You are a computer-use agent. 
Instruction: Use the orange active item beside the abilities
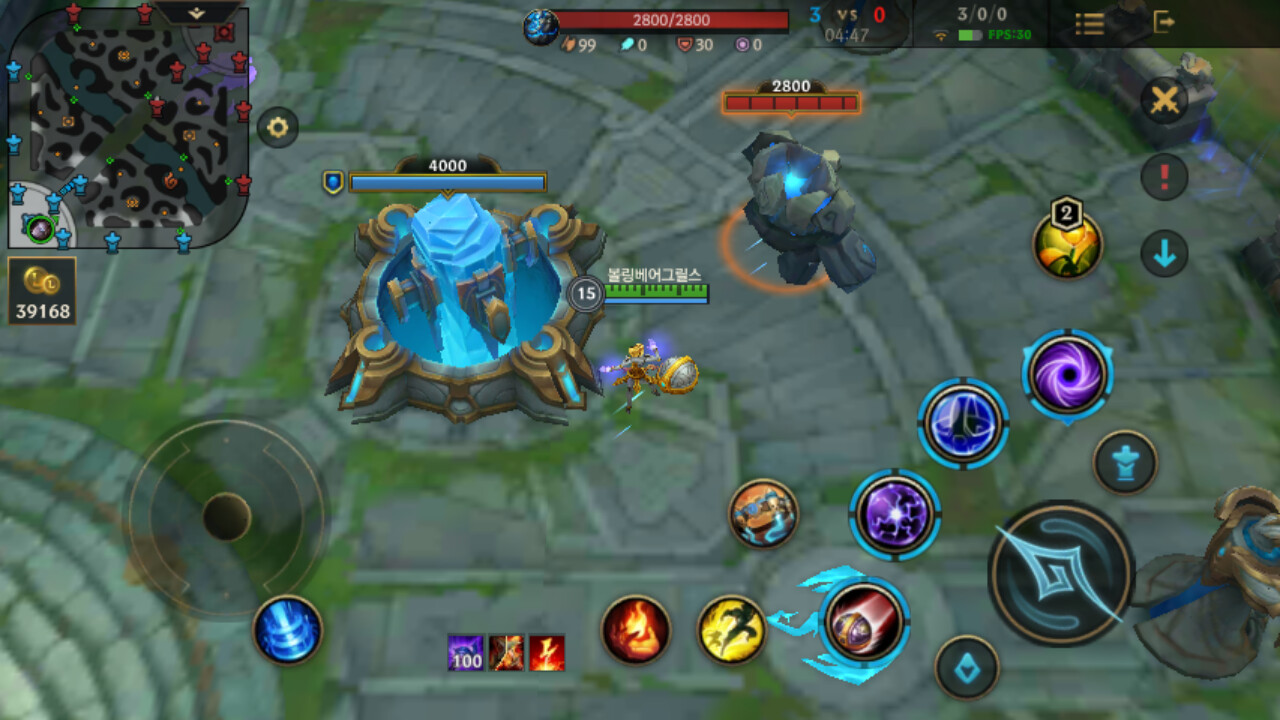pos(763,513)
